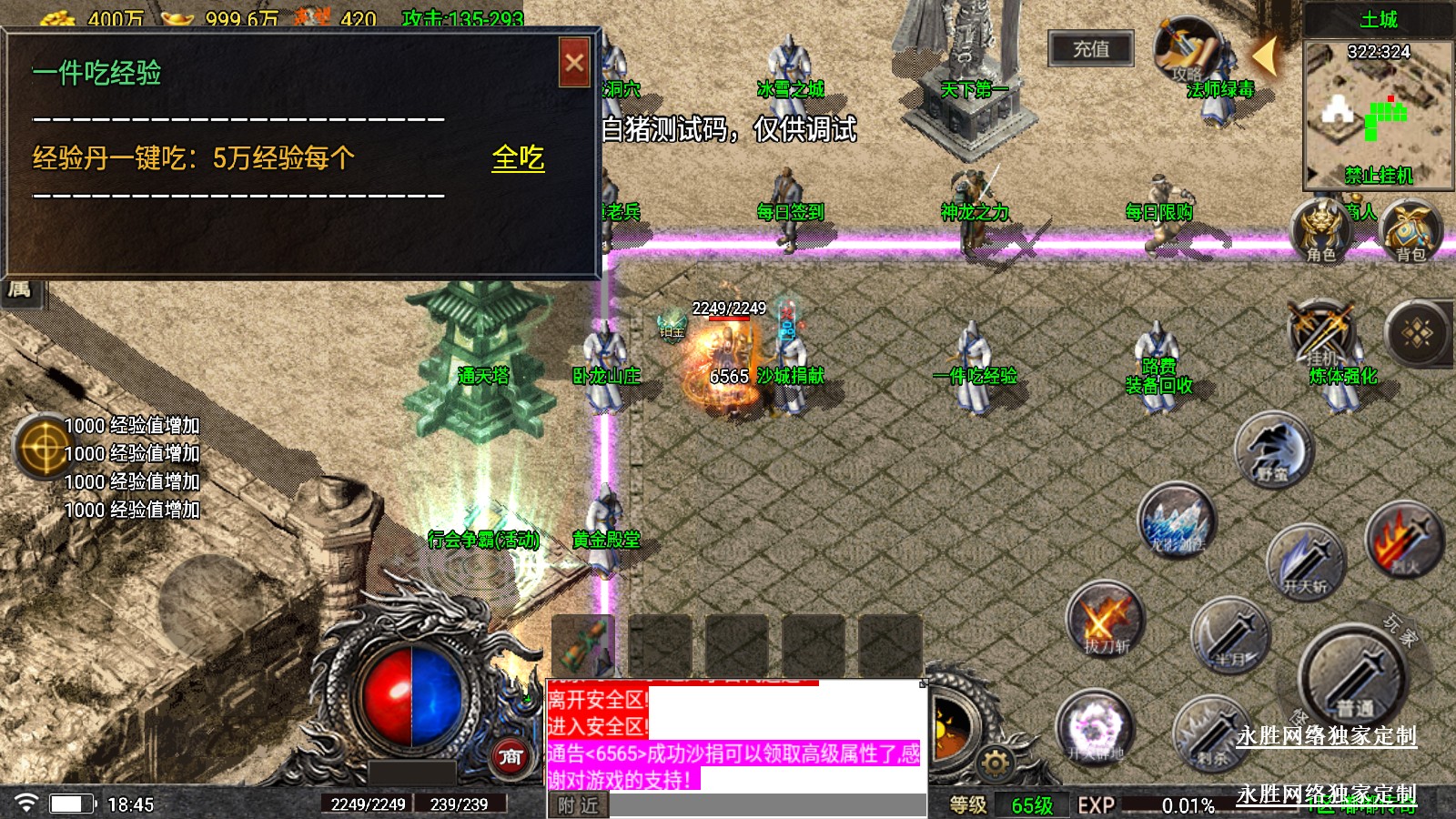The height and width of the screenshot is (819, 1456).
Task: Open the 背包 backpack
Action: pos(1410,230)
